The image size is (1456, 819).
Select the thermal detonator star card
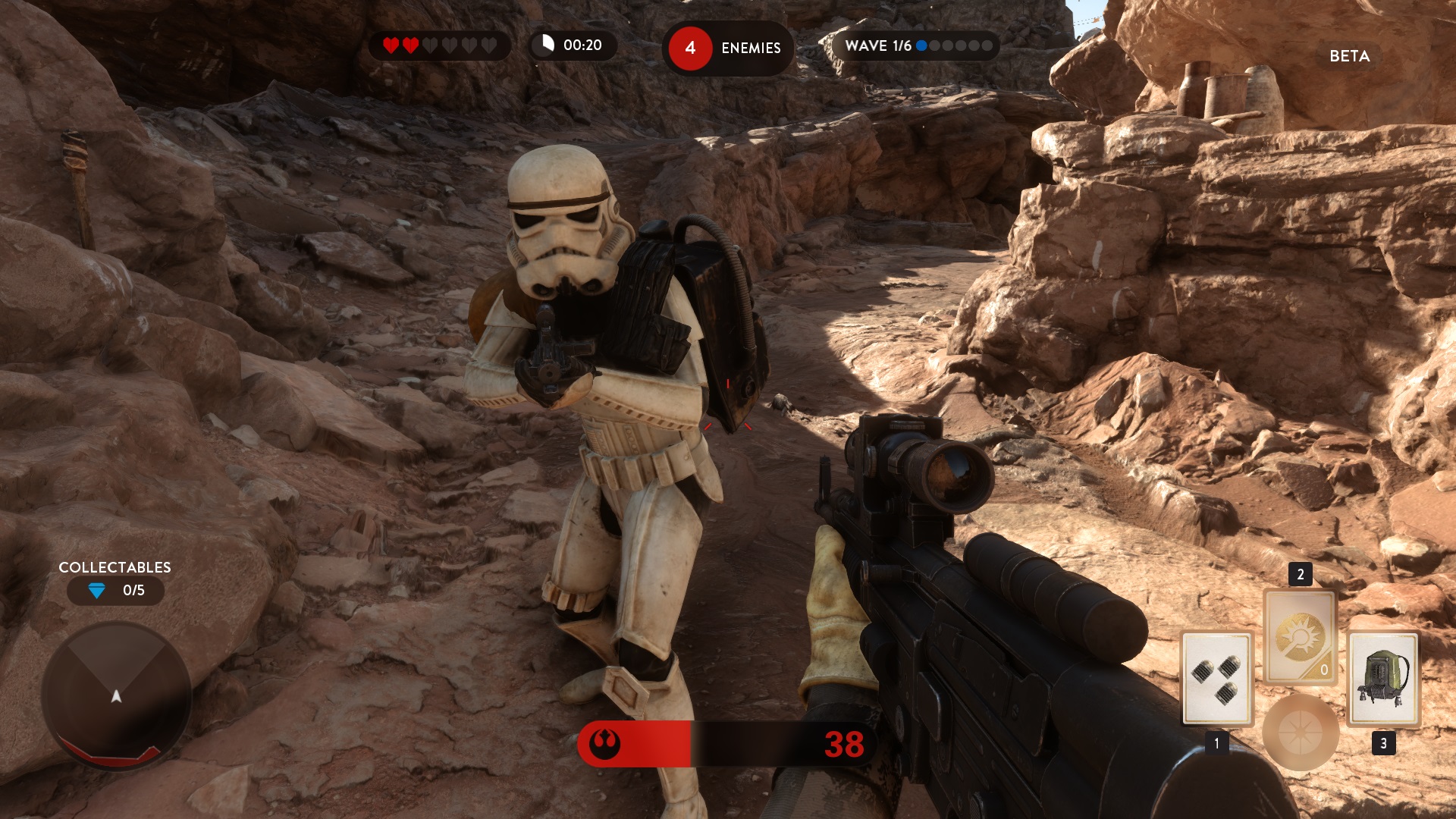tap(1216, 678)
